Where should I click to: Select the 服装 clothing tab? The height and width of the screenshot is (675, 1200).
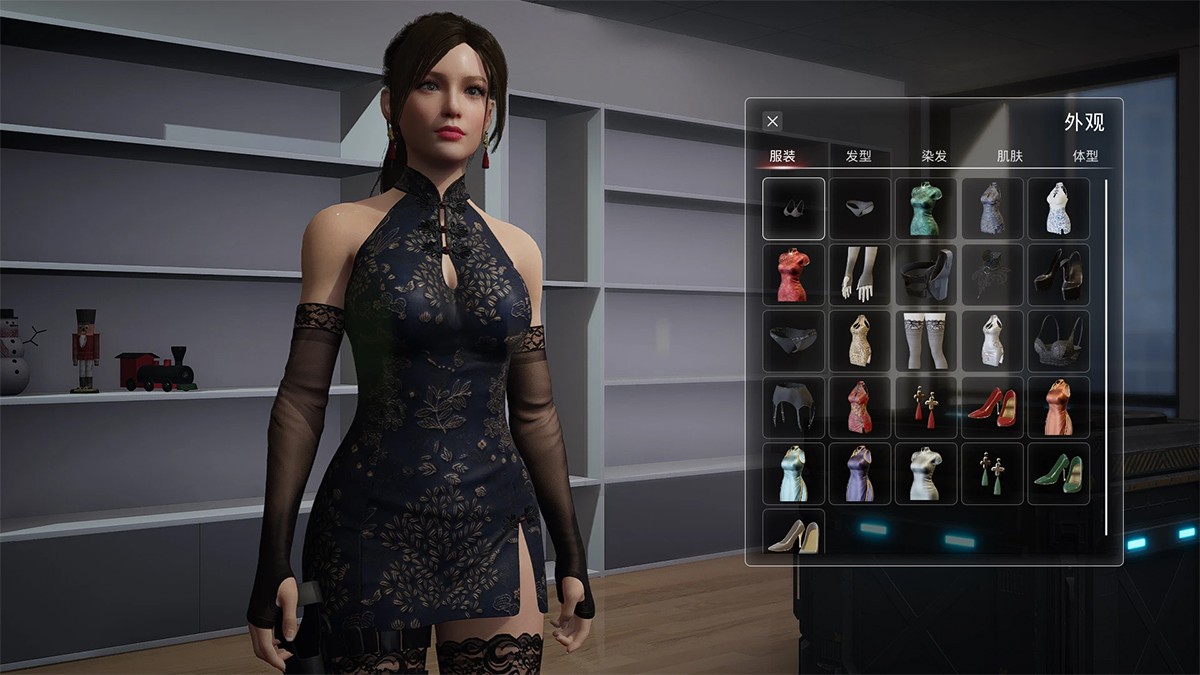click(x=782, y=156)
